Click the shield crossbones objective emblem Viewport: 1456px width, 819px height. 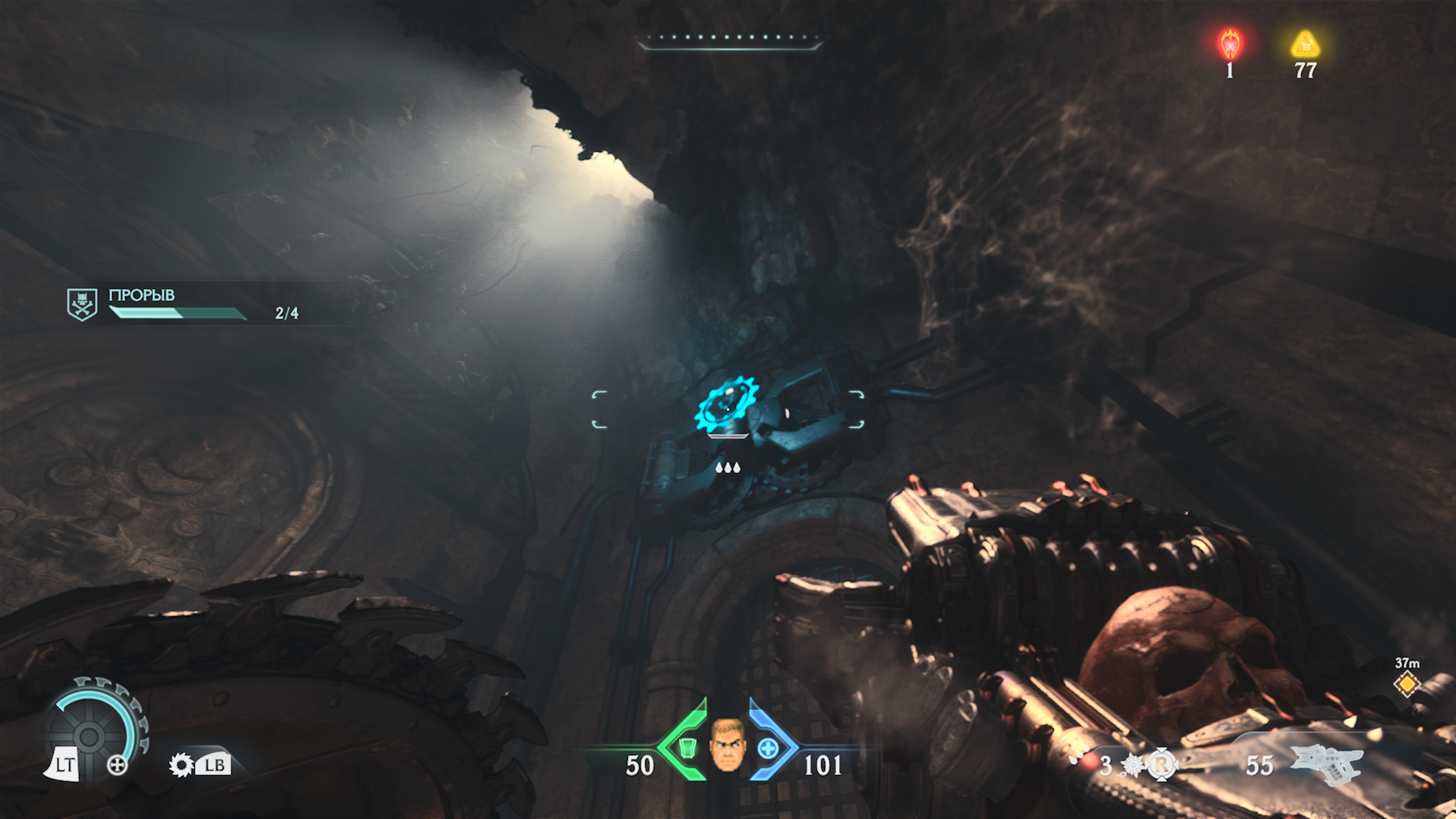point(82,304)
